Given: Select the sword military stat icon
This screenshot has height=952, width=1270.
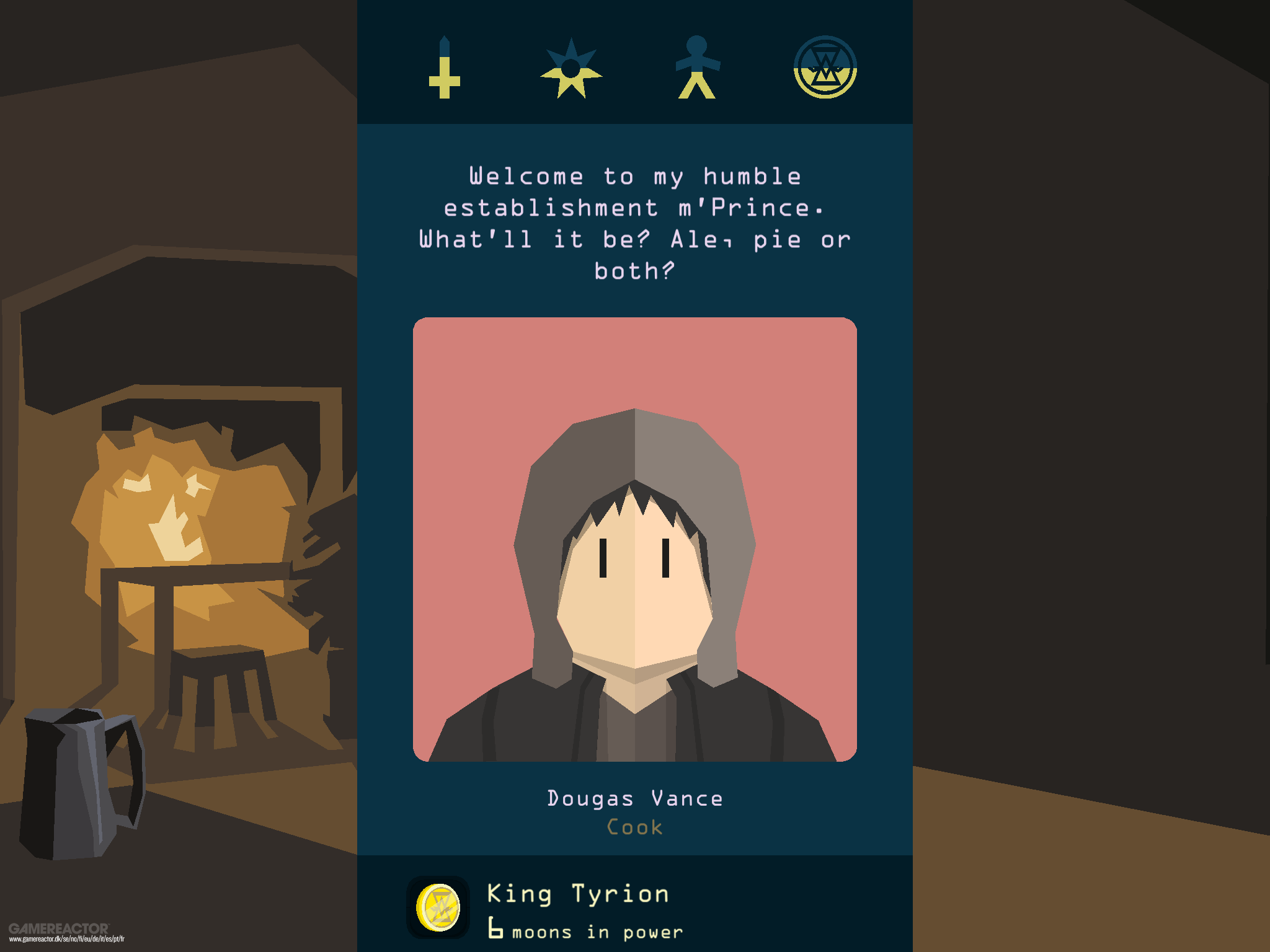Looking at the screenshot, I should 445,68.
